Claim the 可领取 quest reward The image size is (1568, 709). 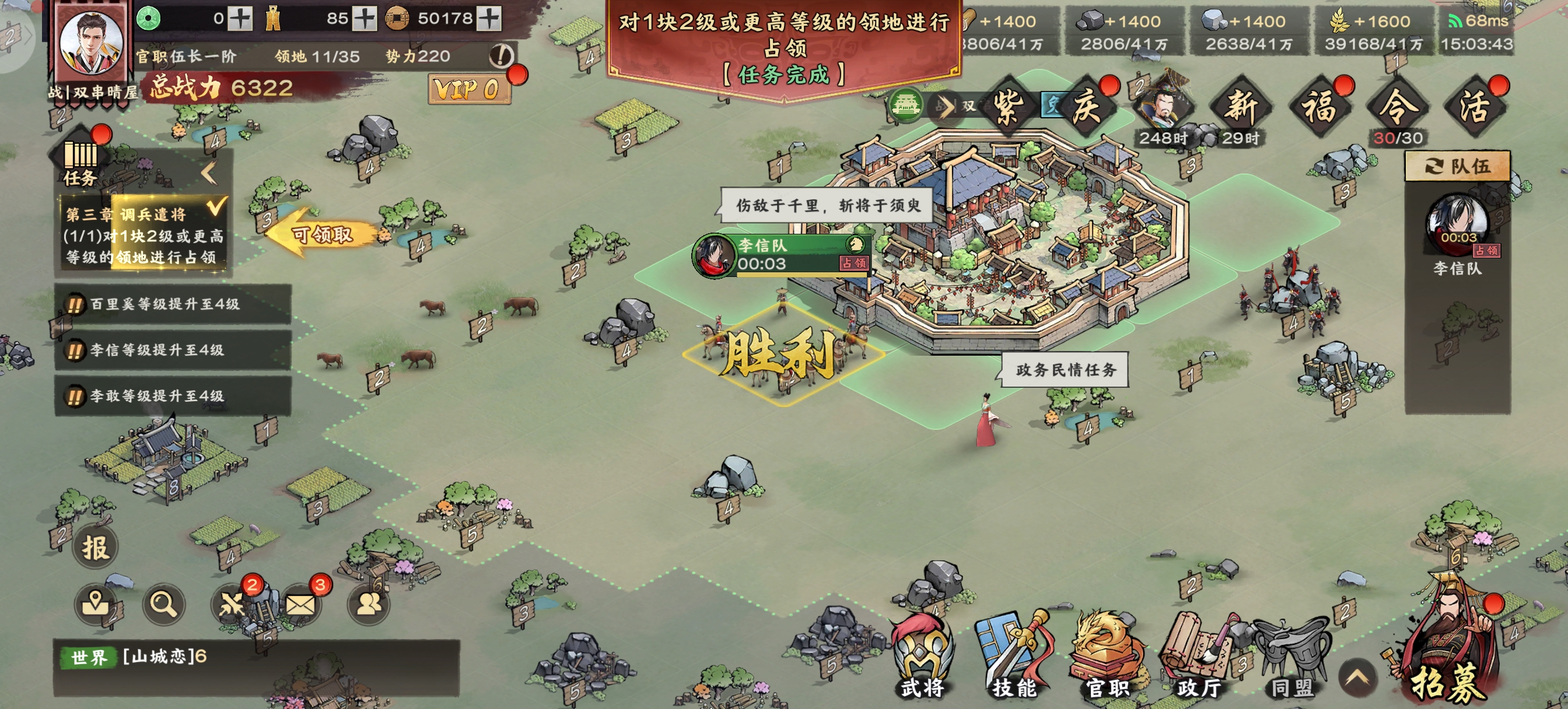[x=323, y=234]
